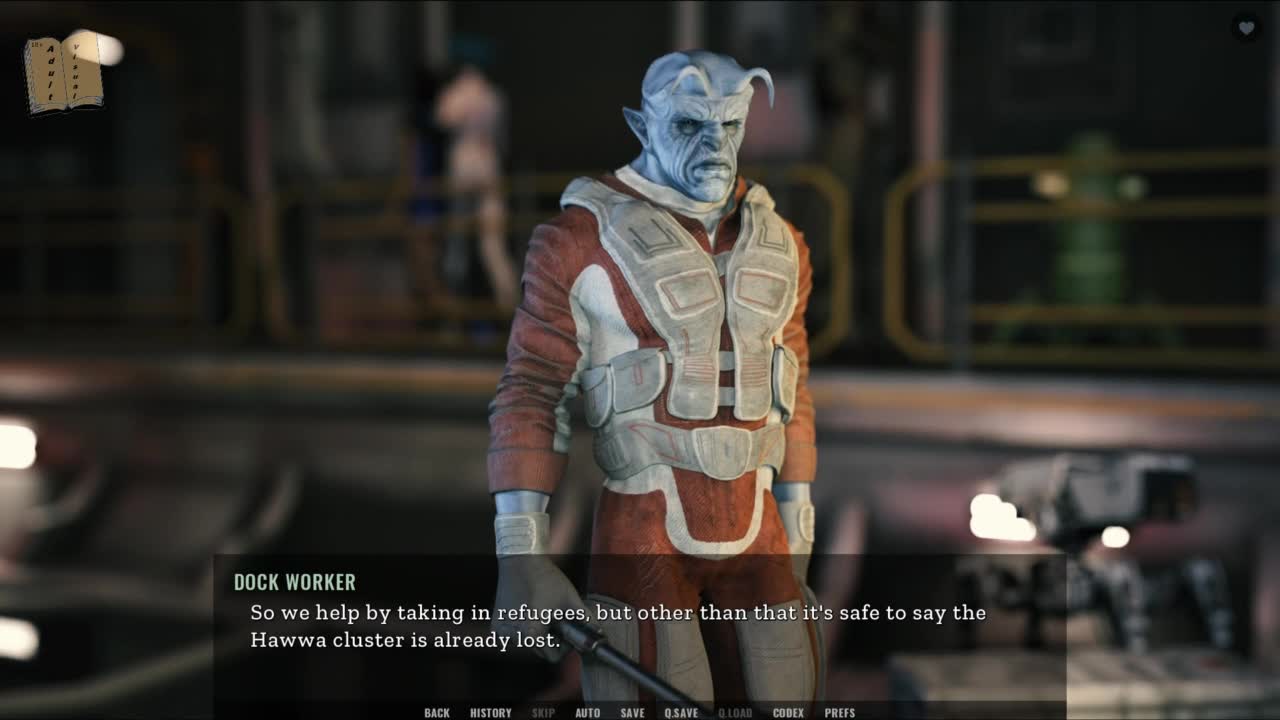Open PREFS settings menu
This screenshot has height=720, width=1280.
(840, 712)
